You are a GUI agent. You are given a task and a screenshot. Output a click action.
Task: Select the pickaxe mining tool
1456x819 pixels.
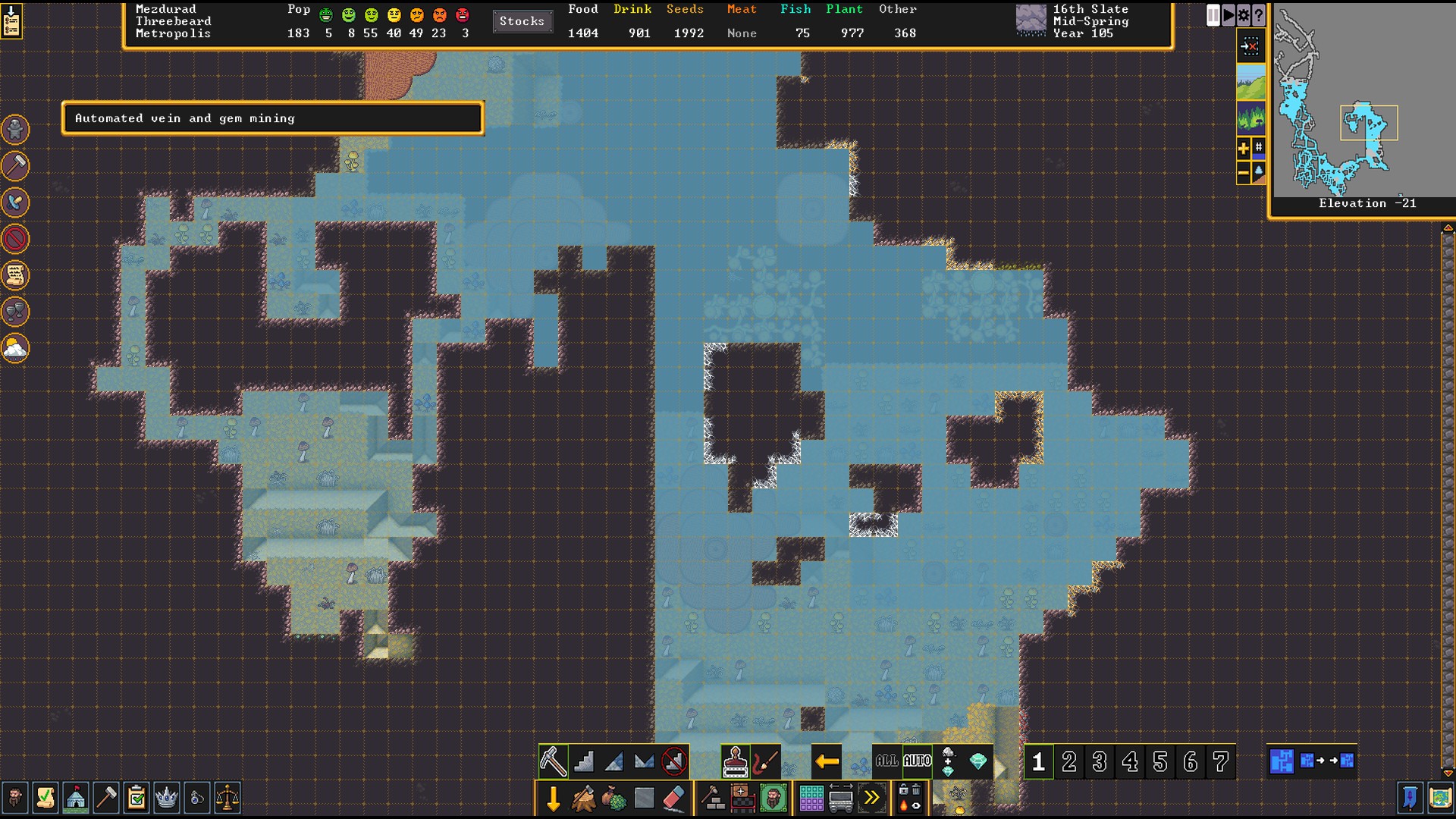click(553, 761)
